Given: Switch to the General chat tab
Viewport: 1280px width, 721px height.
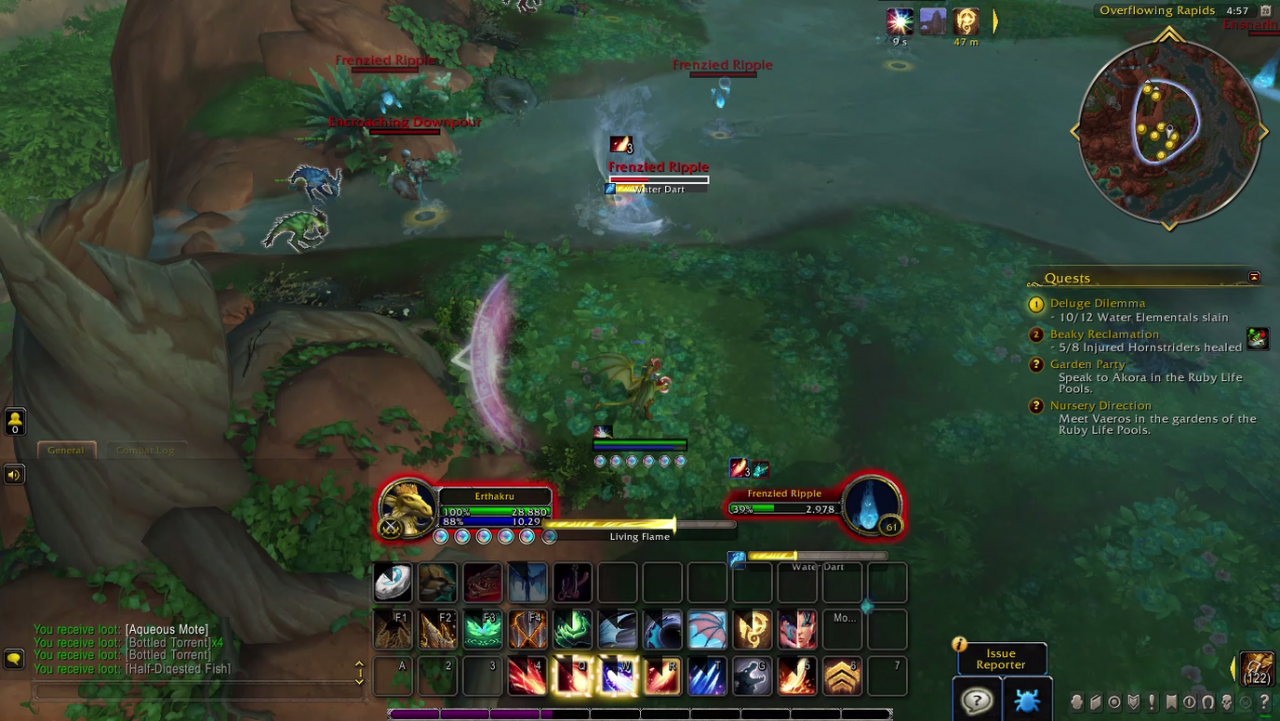Looking at the screenshot, I should click(x=66, y=450).
